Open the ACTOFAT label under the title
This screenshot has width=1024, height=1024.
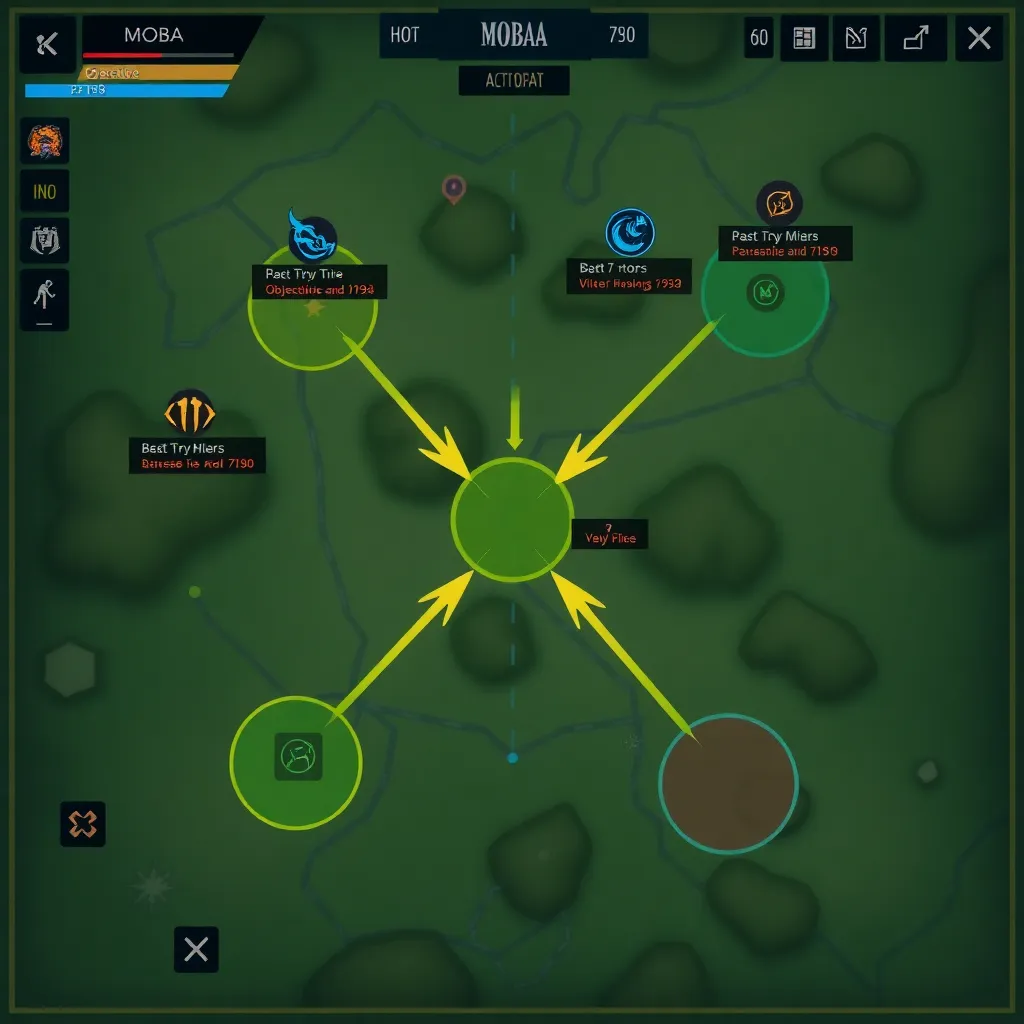pyautogui.click(x=514, y=81)
